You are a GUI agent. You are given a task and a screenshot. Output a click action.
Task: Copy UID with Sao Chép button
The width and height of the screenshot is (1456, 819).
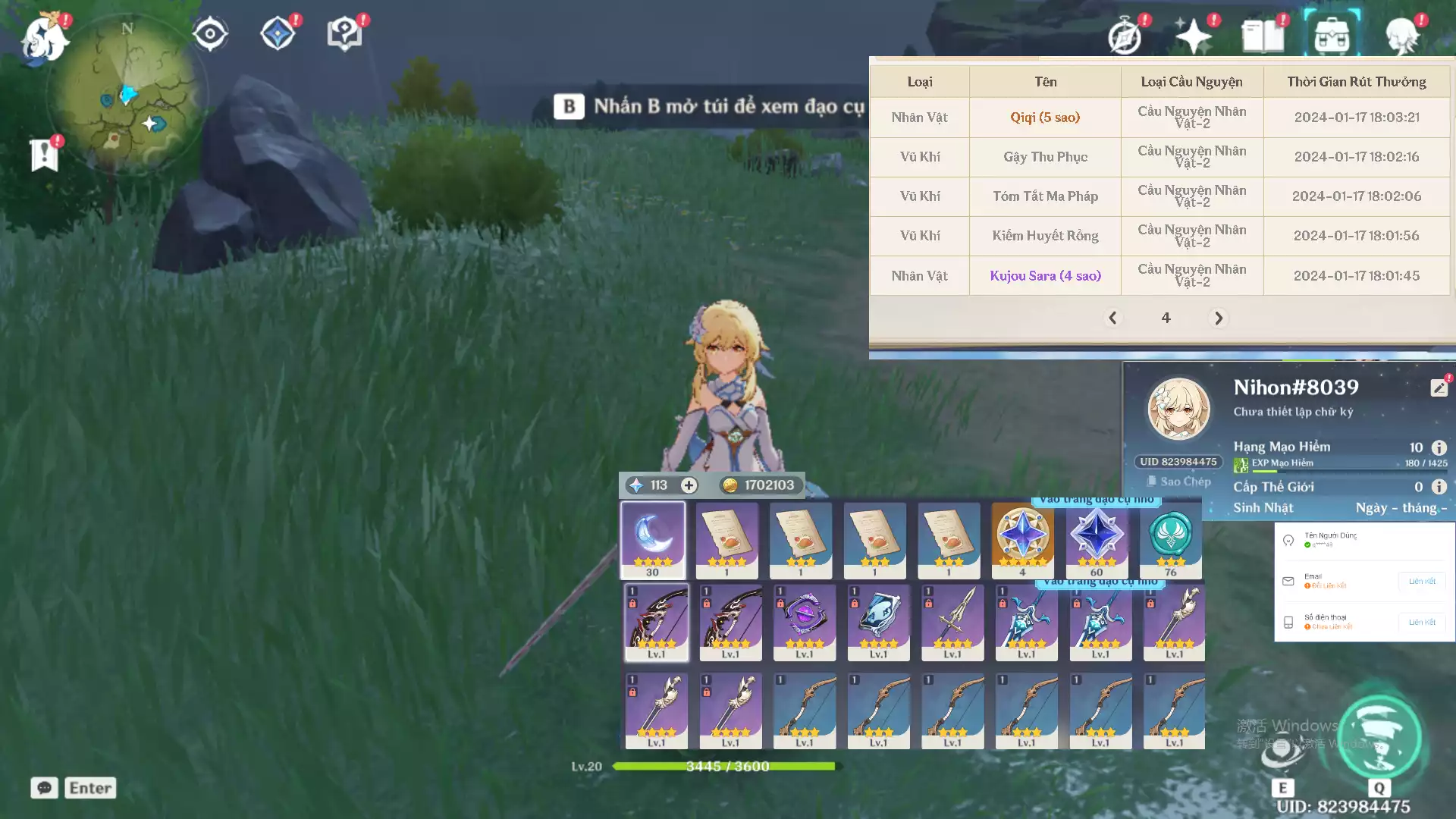click(1179, 482)
